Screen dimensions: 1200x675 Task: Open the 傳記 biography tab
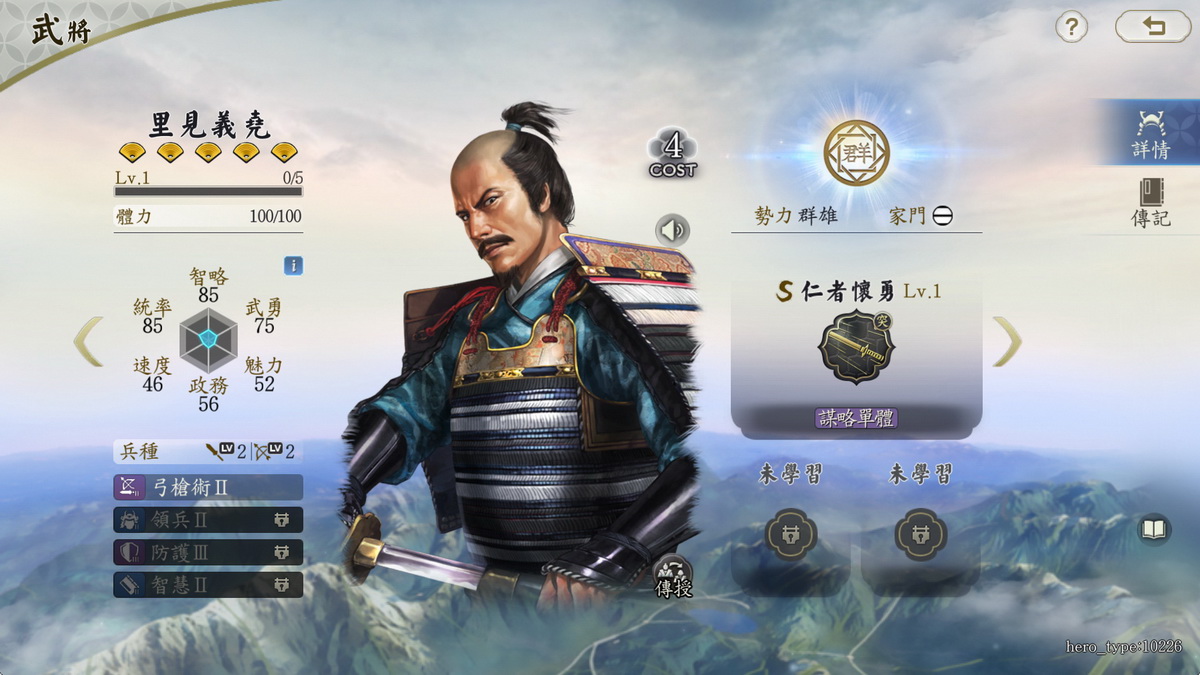(1151, 204)
